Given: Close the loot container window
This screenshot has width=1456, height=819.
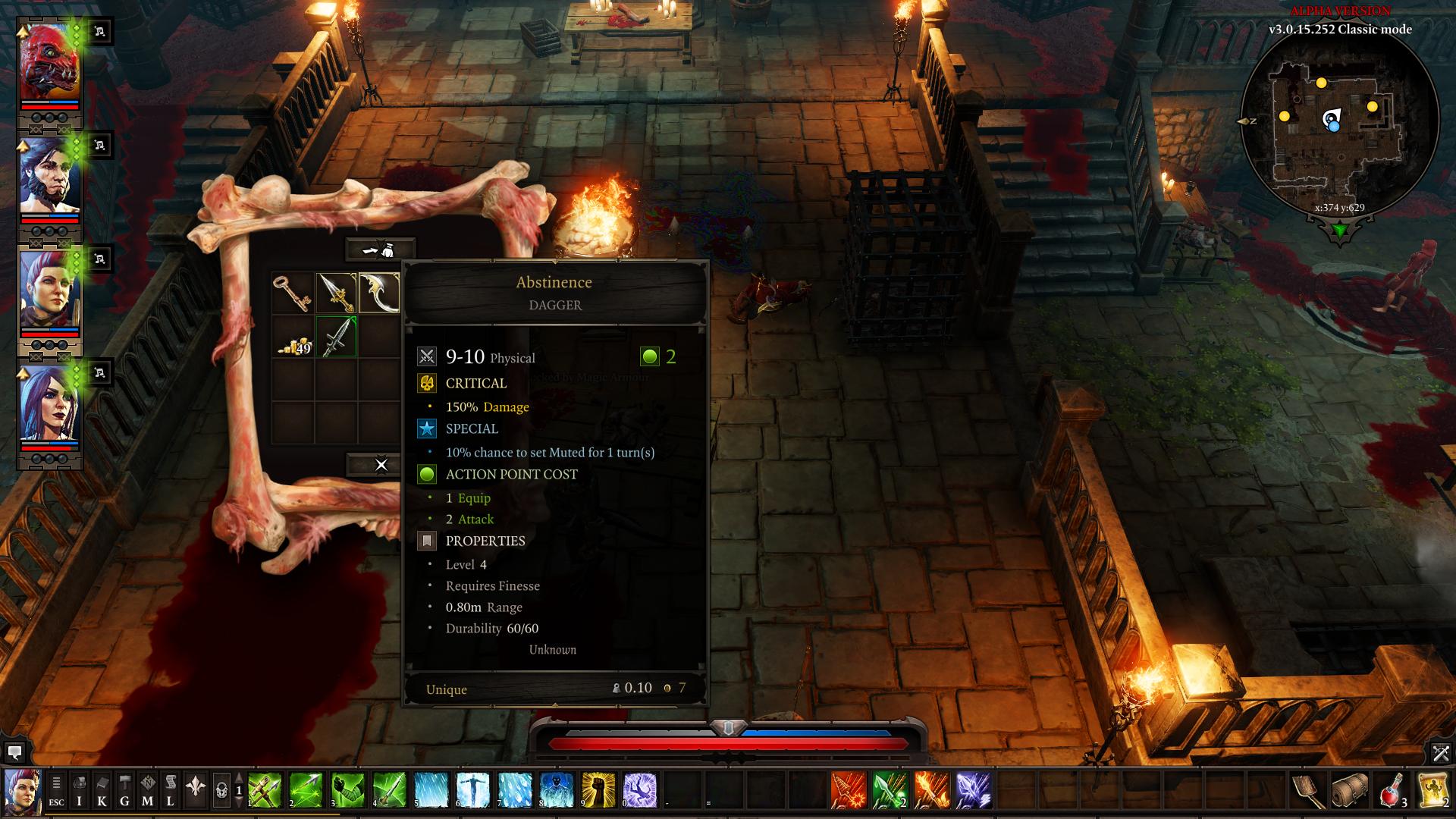Looking at the screenshot, I should [381, 465].
